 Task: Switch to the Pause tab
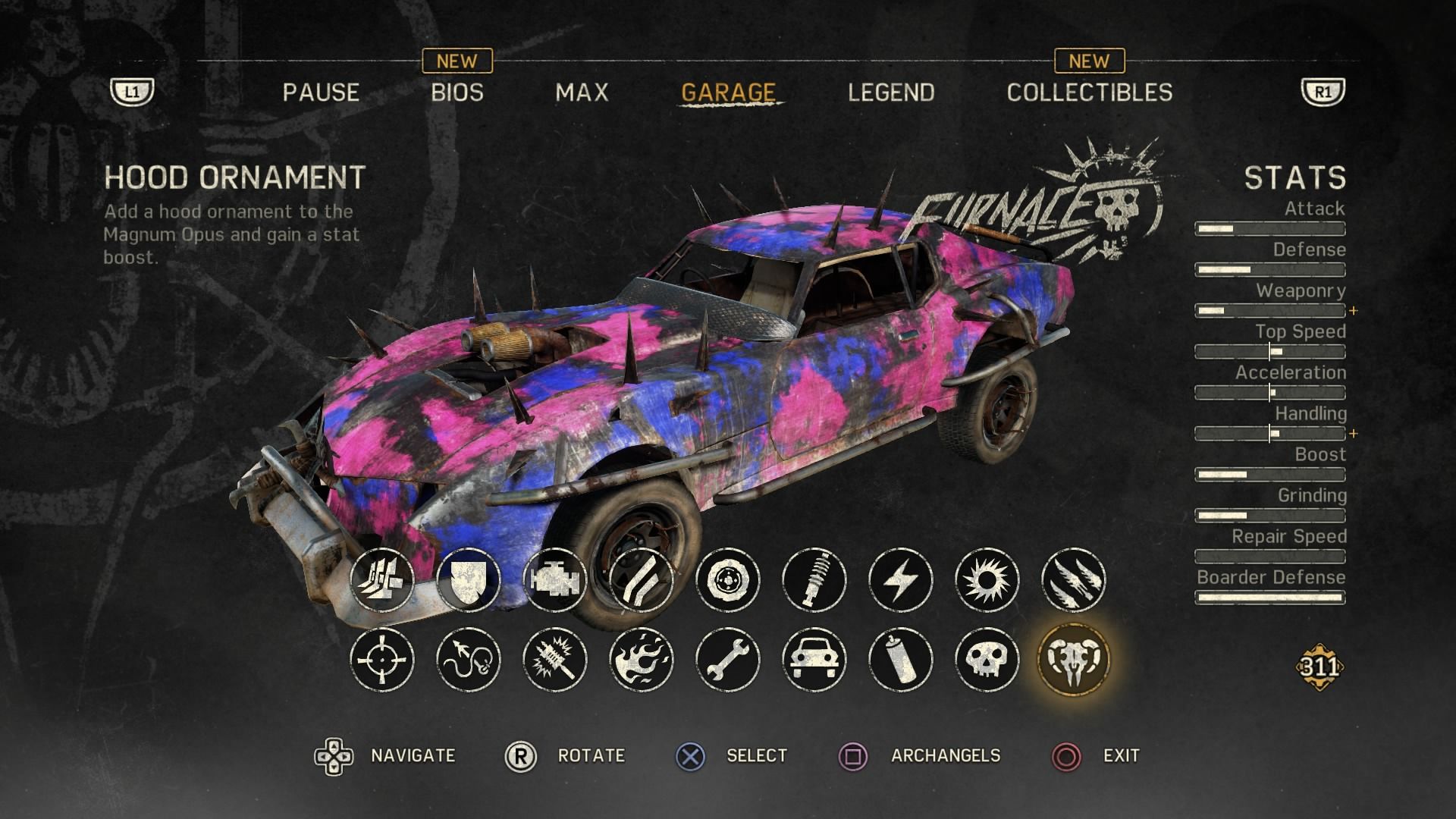[321, 93]
